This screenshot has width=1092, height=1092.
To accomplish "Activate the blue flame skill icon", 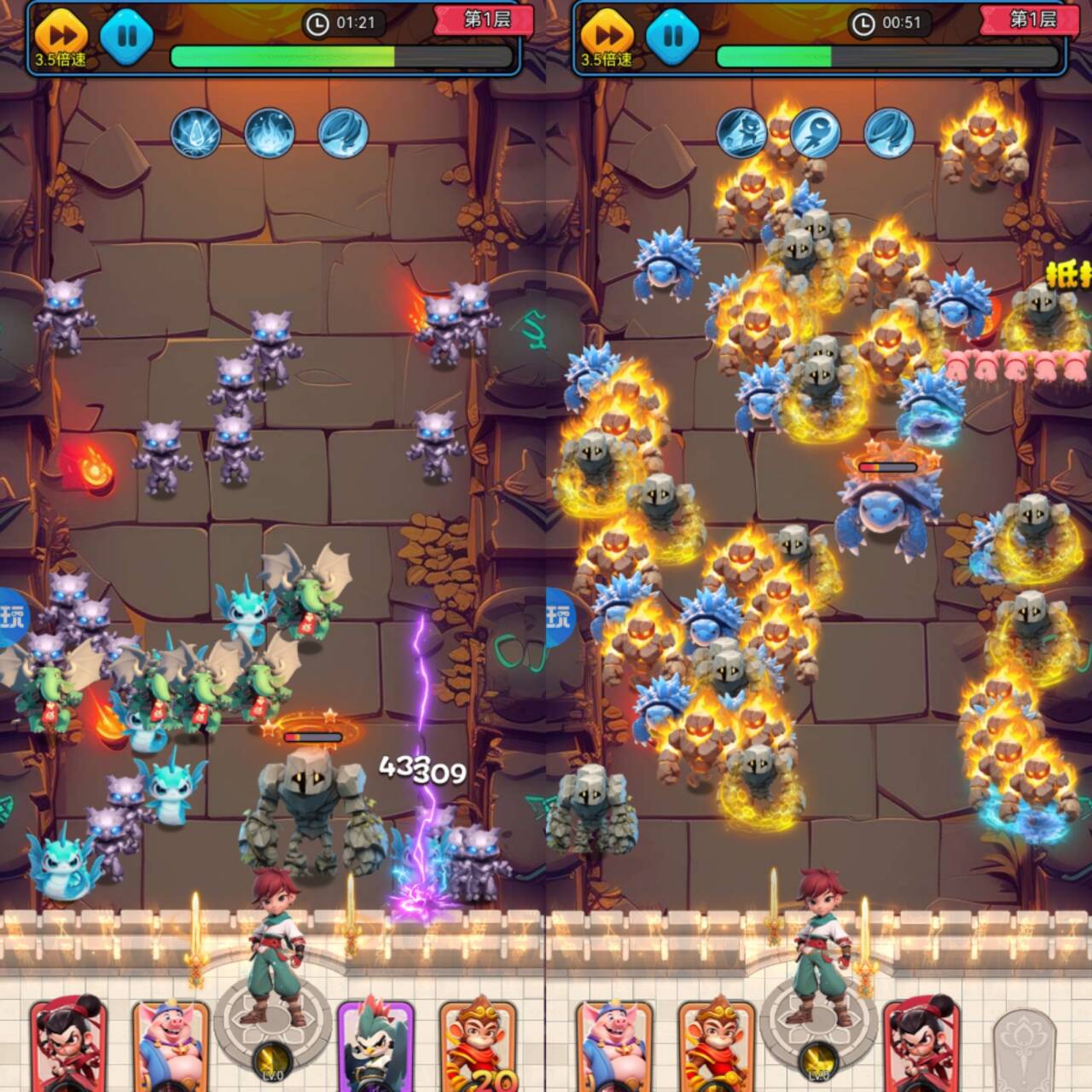I will pos(270,133).
